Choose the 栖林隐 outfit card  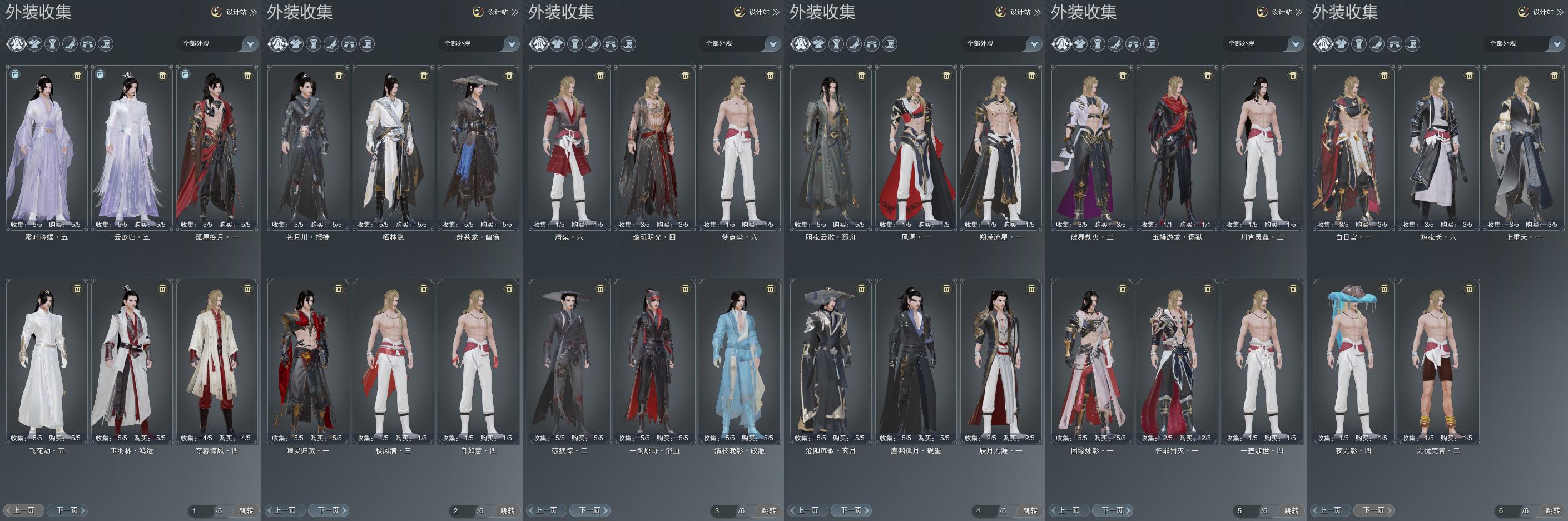click(x=393, y=146)
